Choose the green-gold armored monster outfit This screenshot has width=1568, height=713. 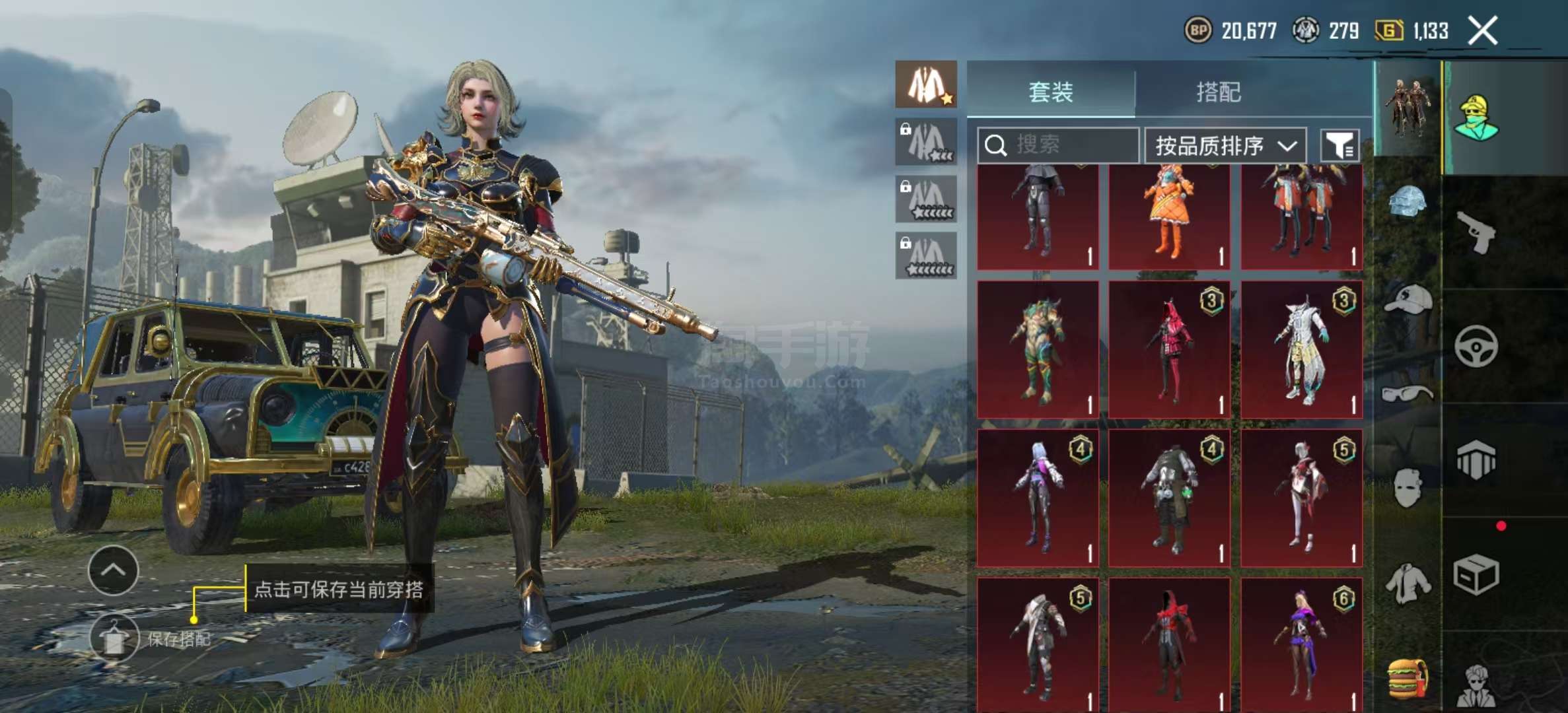pyautogui.click(x=1038, y=349)
